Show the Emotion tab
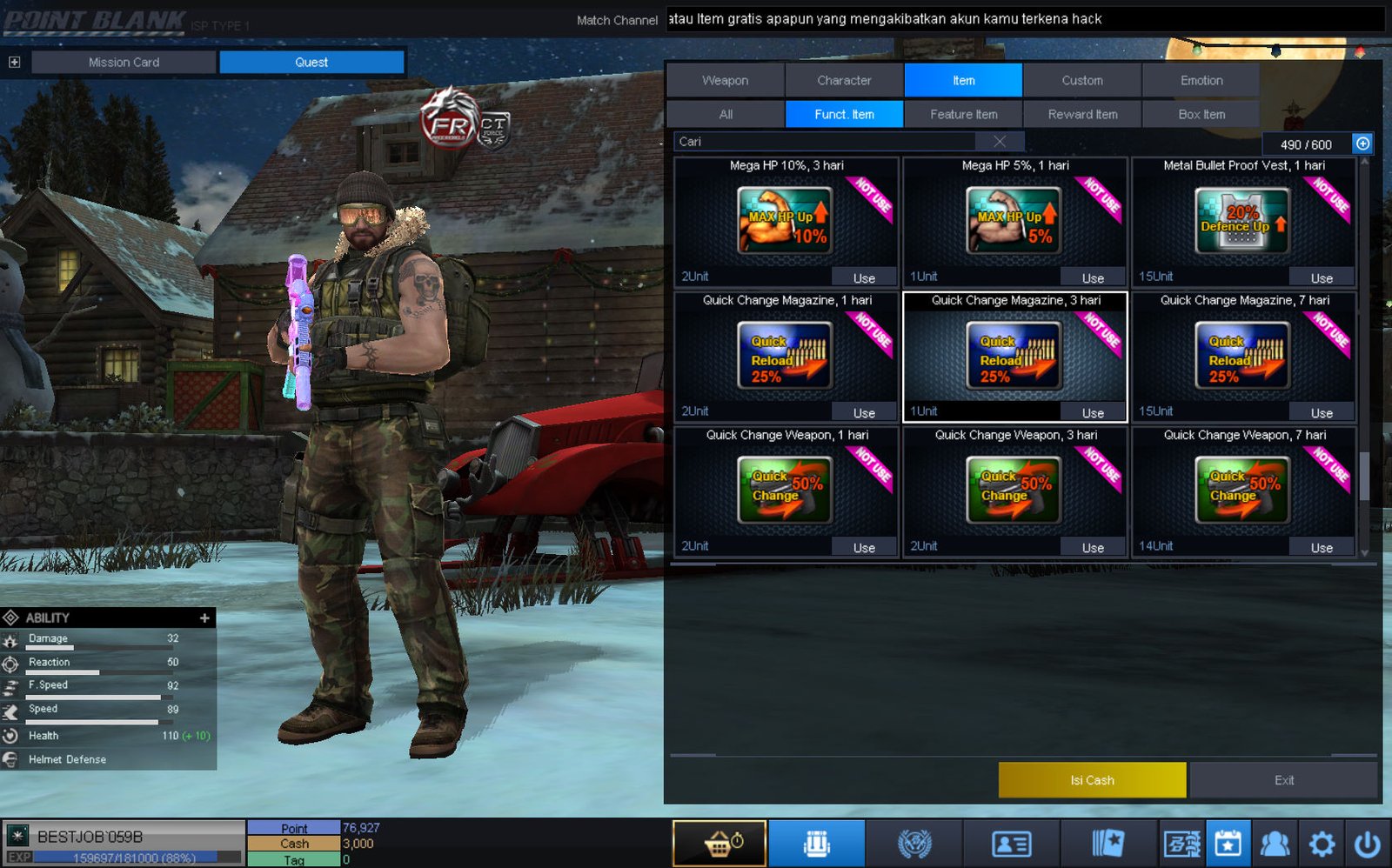 point(1201,80)
